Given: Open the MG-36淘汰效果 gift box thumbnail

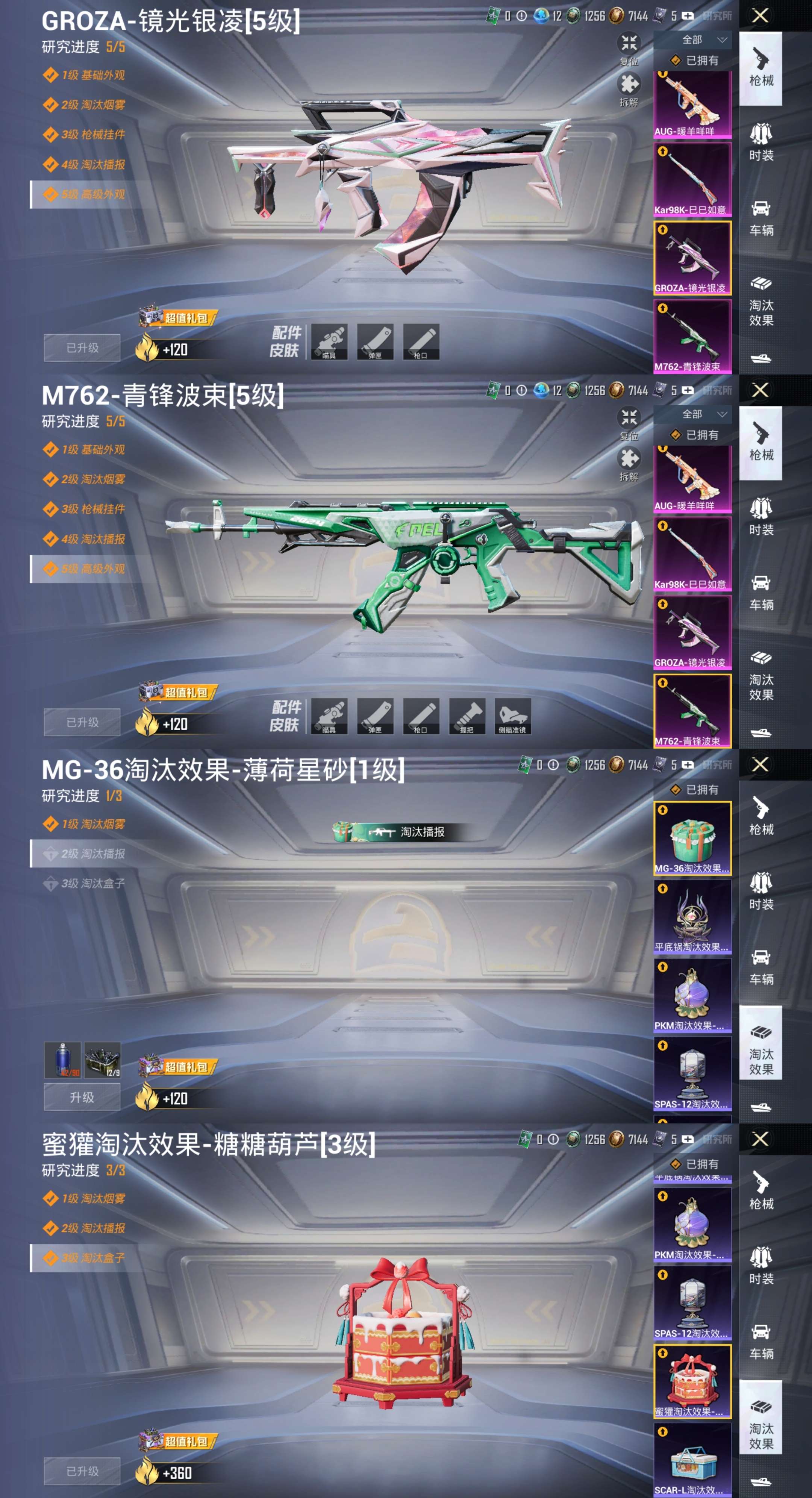Looking at the screenshot, I should point(692,838).
